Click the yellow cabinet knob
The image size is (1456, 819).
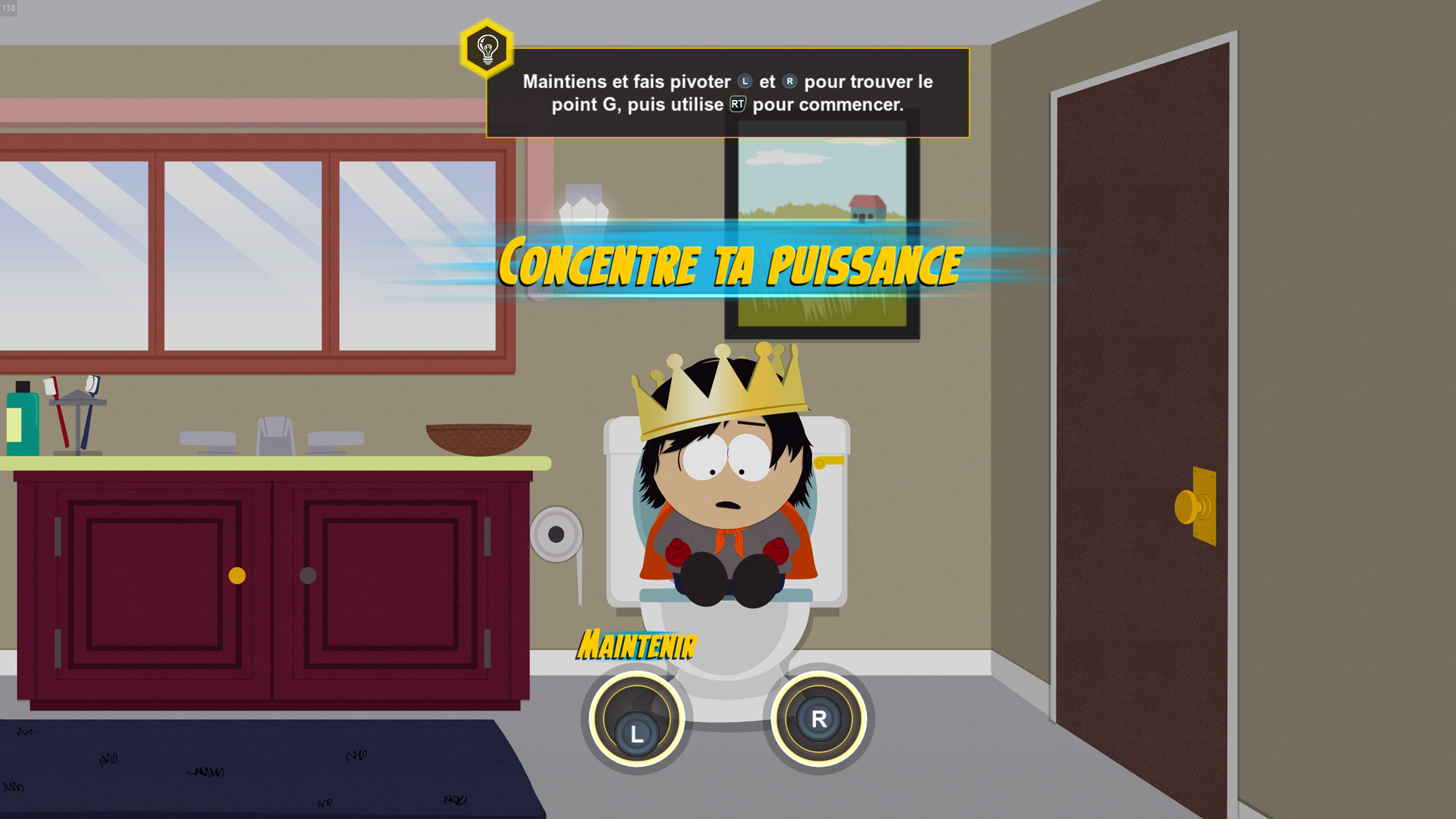(237, 576)
